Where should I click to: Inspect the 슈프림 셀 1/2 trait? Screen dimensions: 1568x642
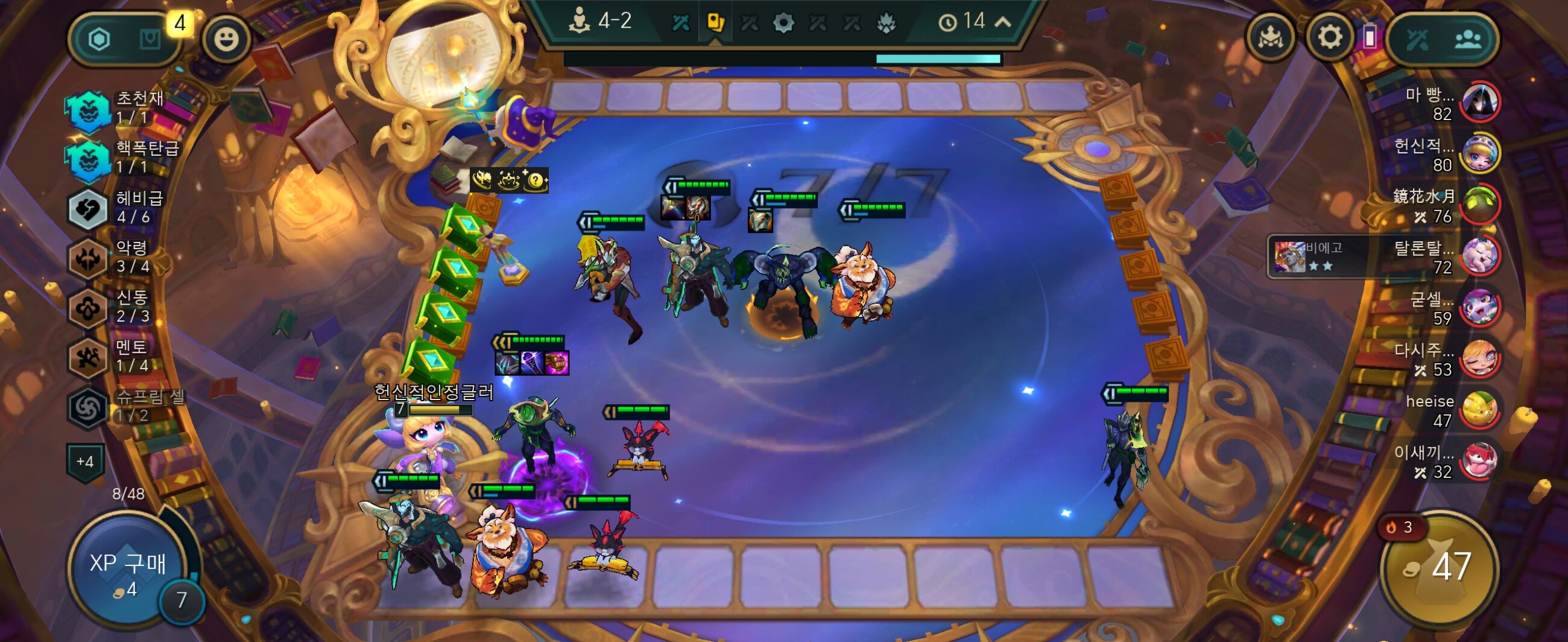pyautogui.click(x=88, y=407)
